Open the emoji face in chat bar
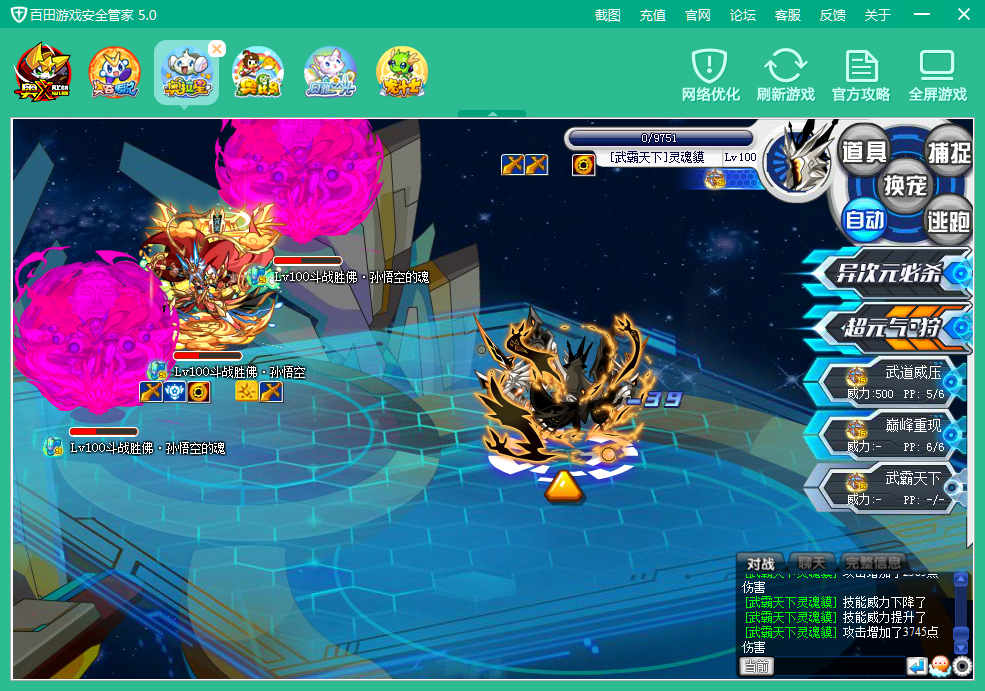Viewport: 985px width, 691px height. tap(939, 666)
